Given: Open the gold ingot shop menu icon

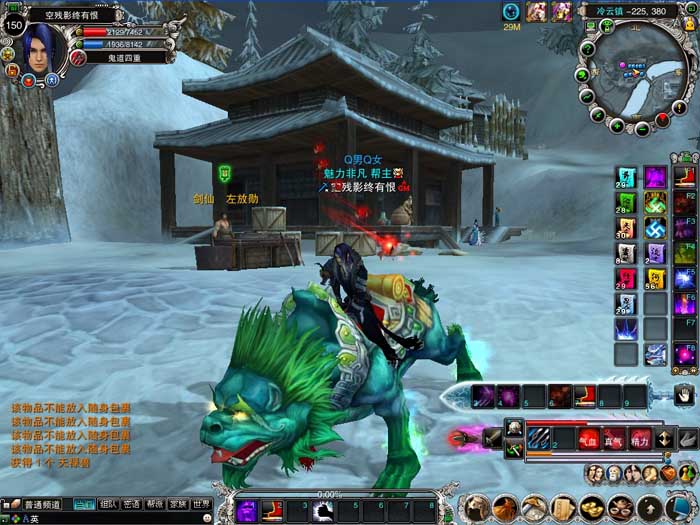Looking at the screenshot, I should 591,507.
